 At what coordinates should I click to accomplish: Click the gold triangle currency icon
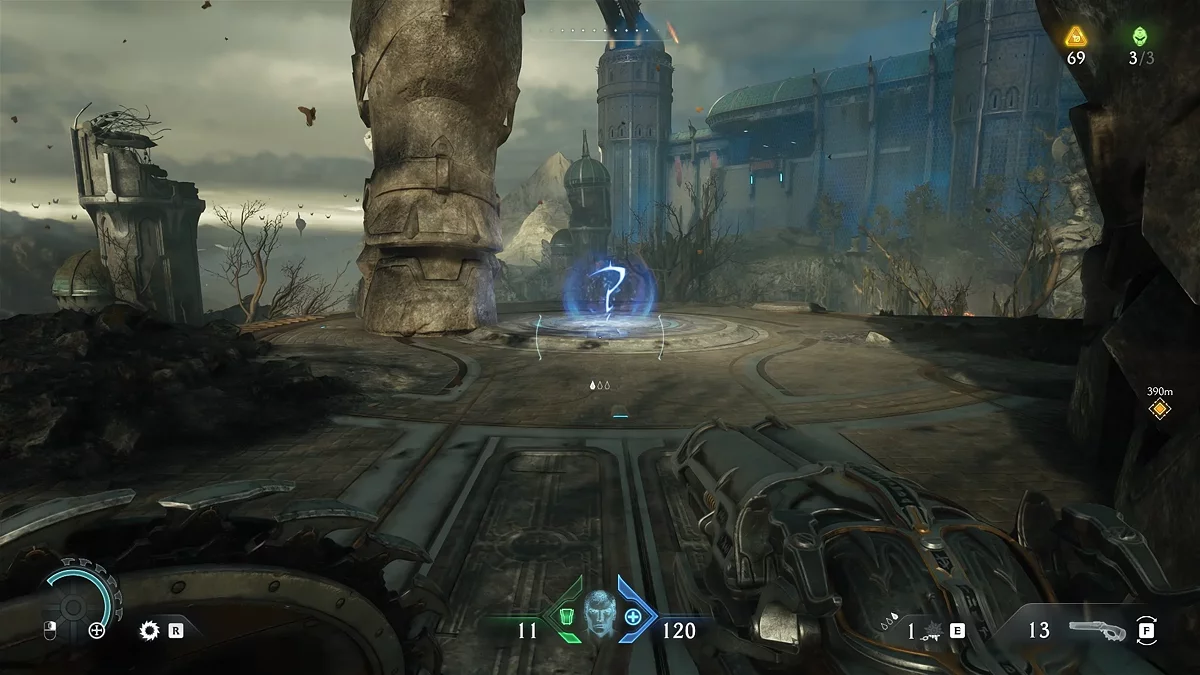click(x=1076, y=37)
